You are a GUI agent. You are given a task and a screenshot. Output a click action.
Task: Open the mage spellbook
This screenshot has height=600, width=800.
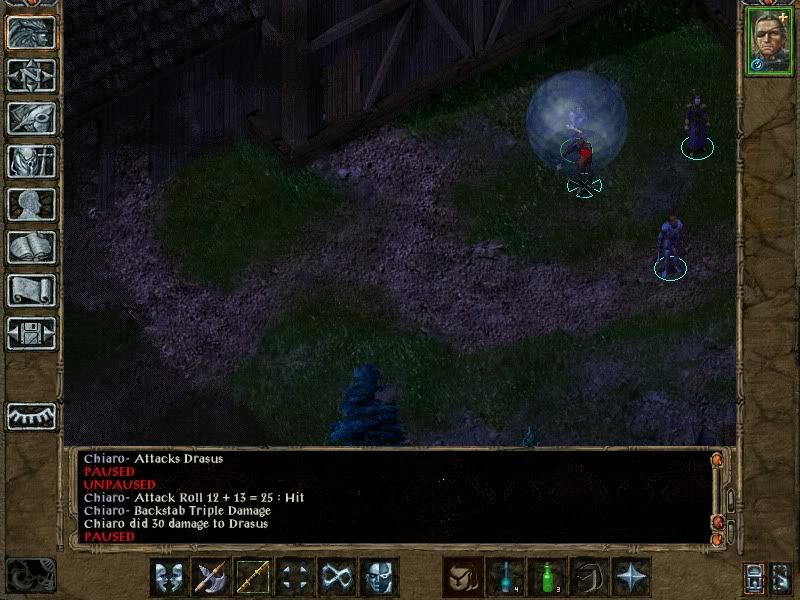[31, 247]
